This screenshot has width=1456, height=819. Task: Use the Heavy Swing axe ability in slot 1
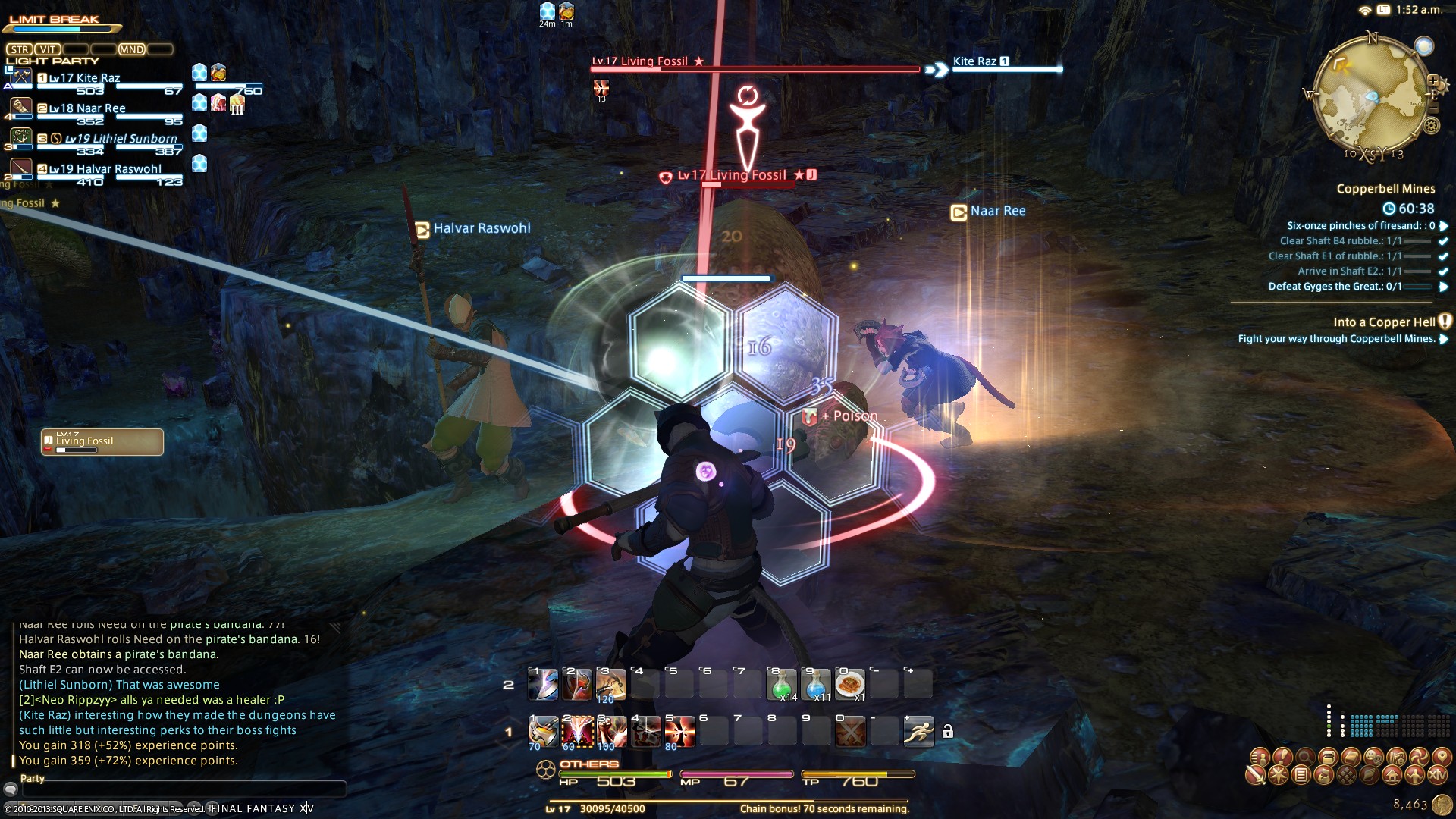click(543, 732)
